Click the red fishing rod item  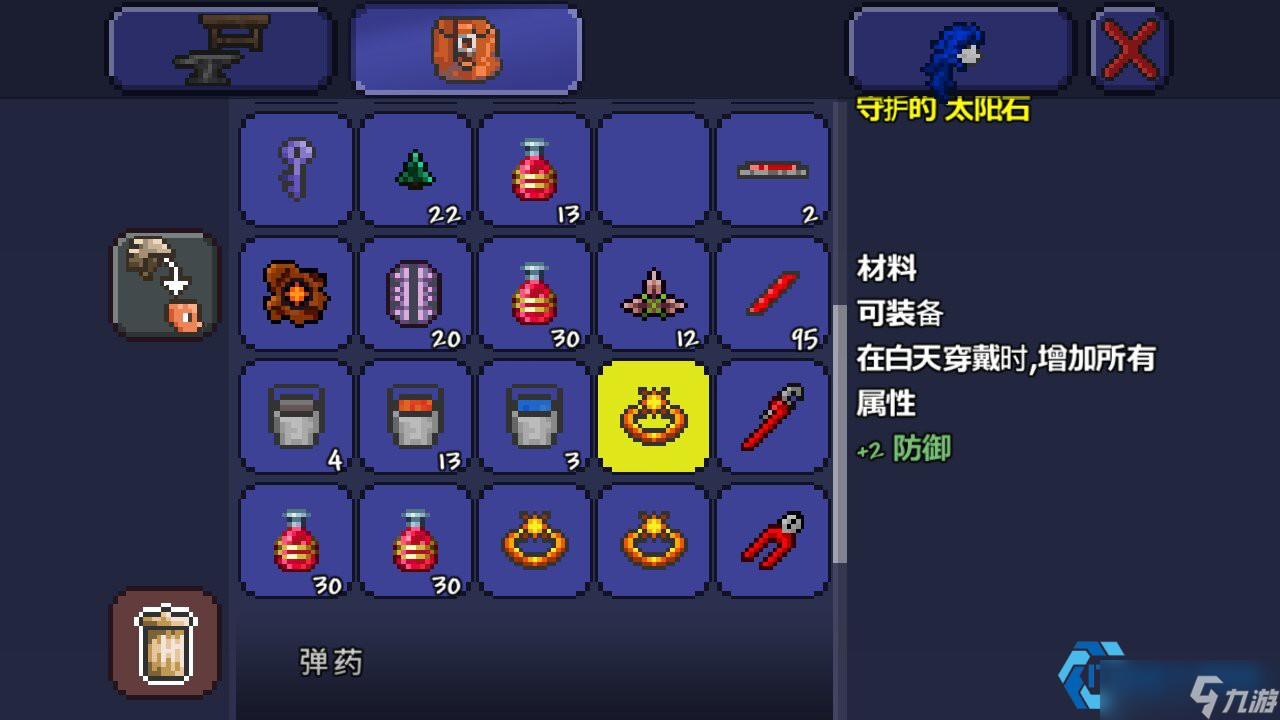(773, 416)
